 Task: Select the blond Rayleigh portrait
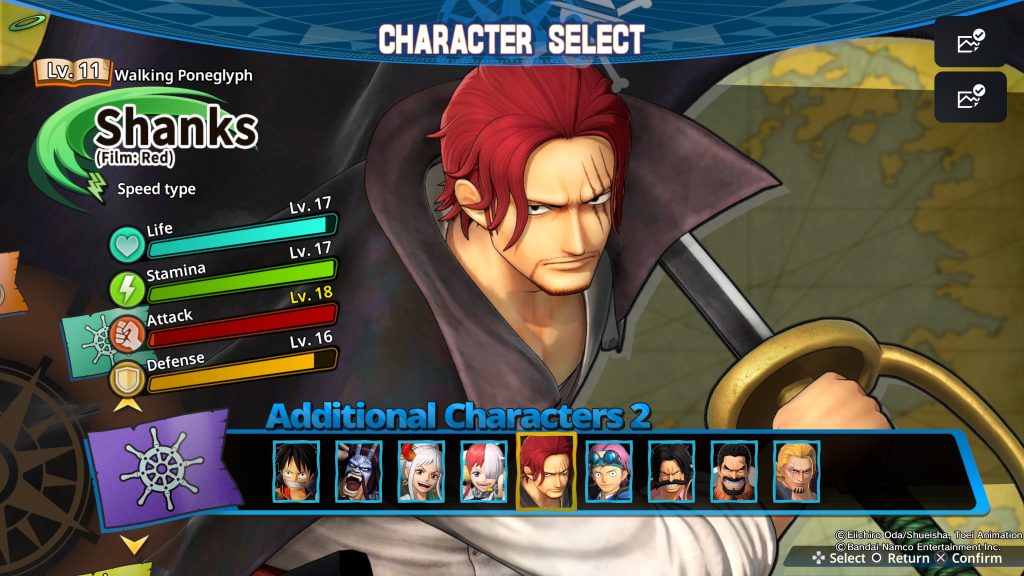pyautogui.click(x=796, y=471)
